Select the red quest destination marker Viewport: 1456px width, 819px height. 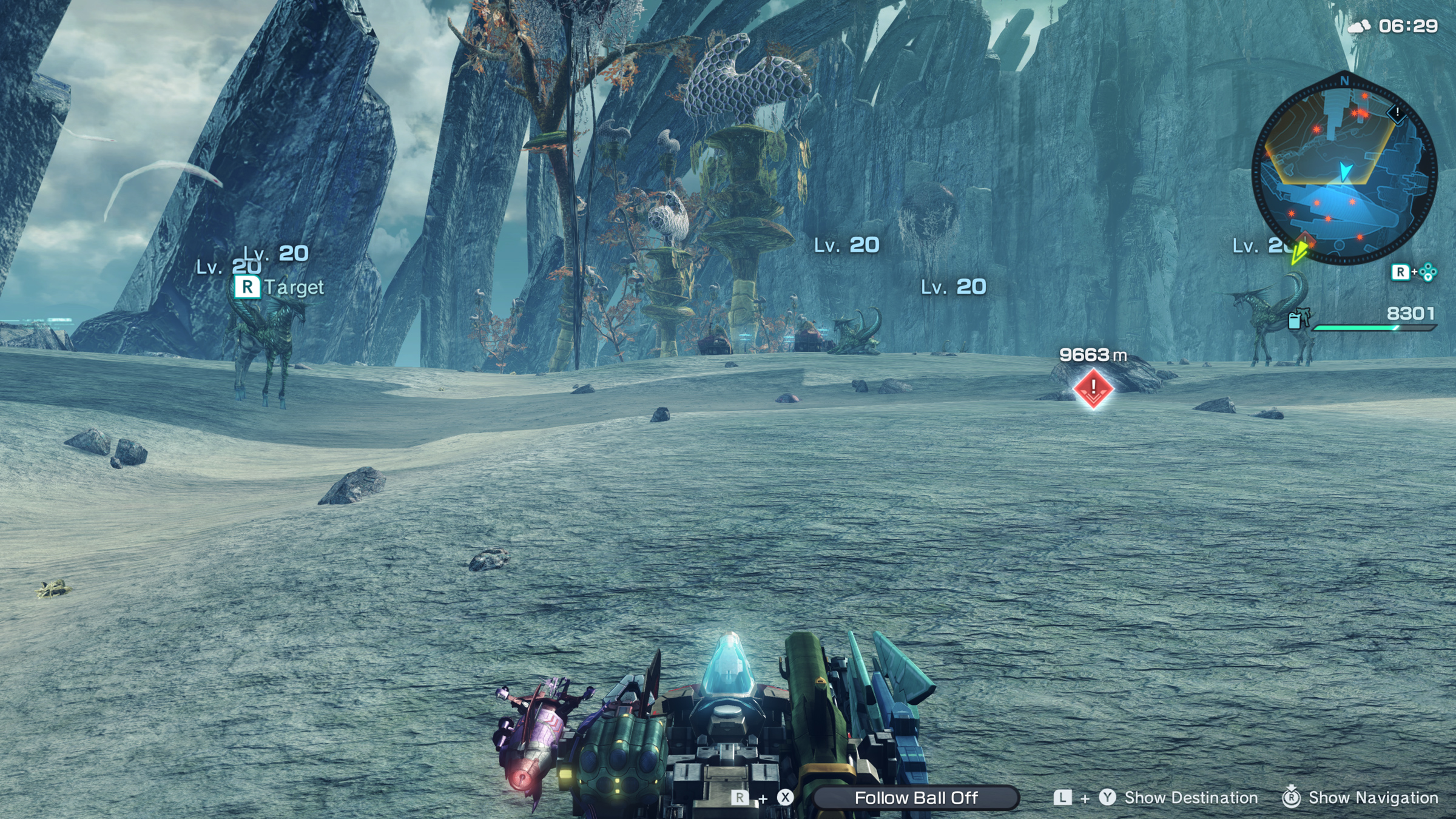[1093, 388]
